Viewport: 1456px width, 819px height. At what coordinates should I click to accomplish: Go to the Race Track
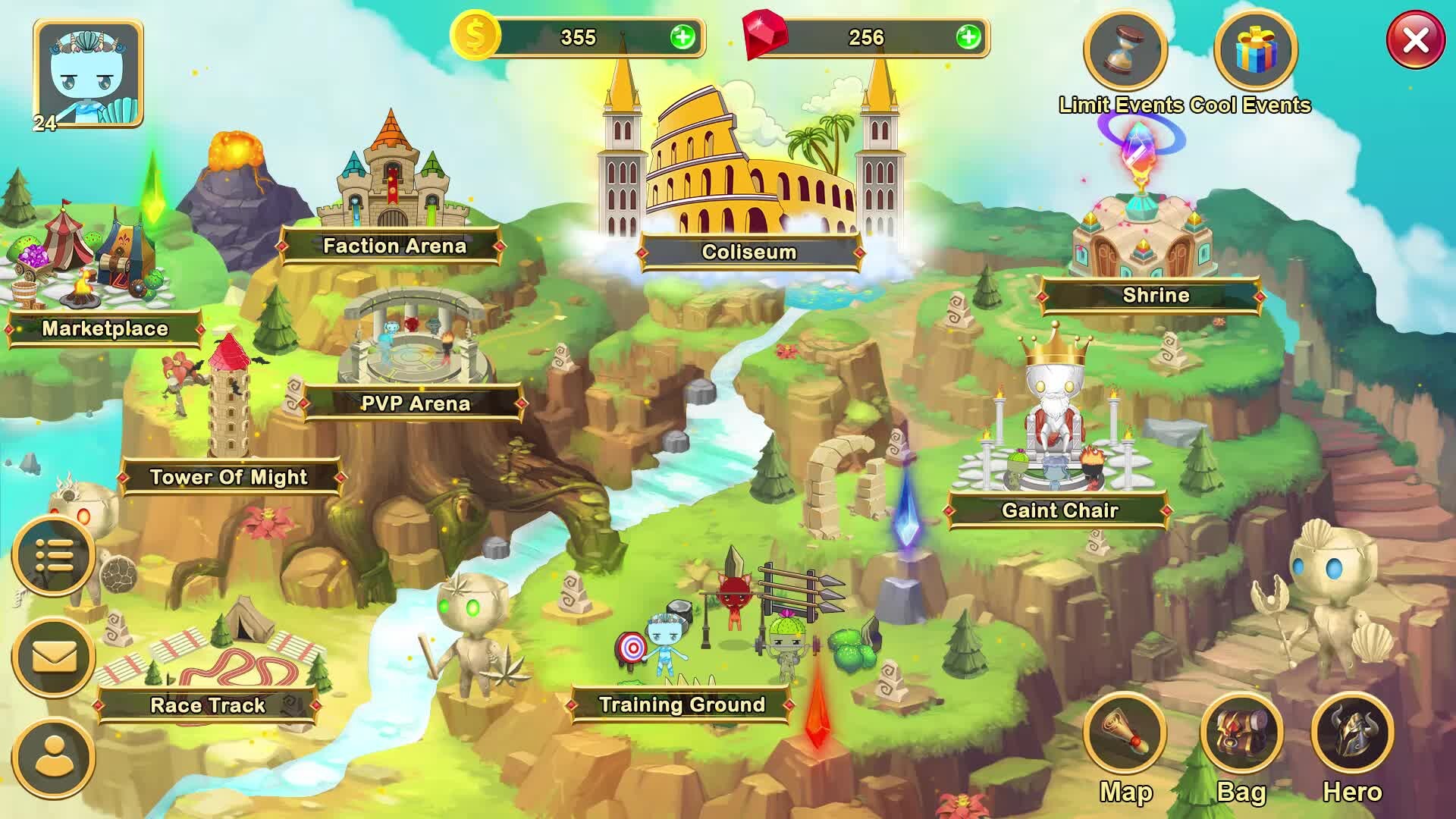(x=208, y=705)
